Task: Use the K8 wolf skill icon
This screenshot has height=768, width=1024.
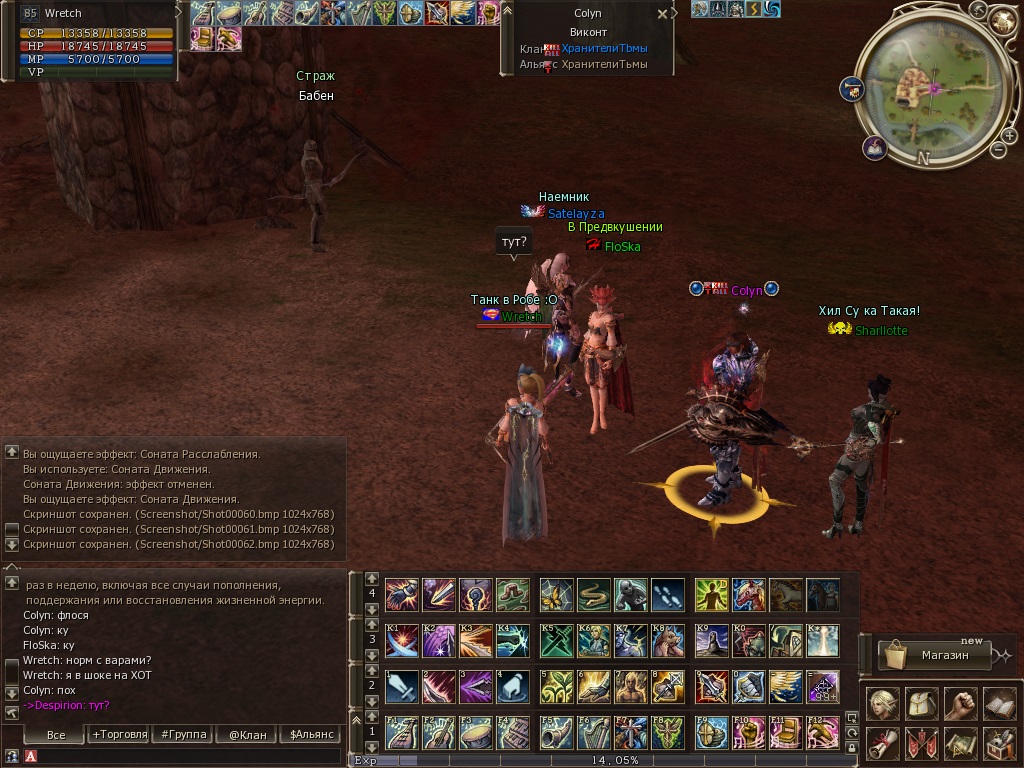Action: coord(667,640)
